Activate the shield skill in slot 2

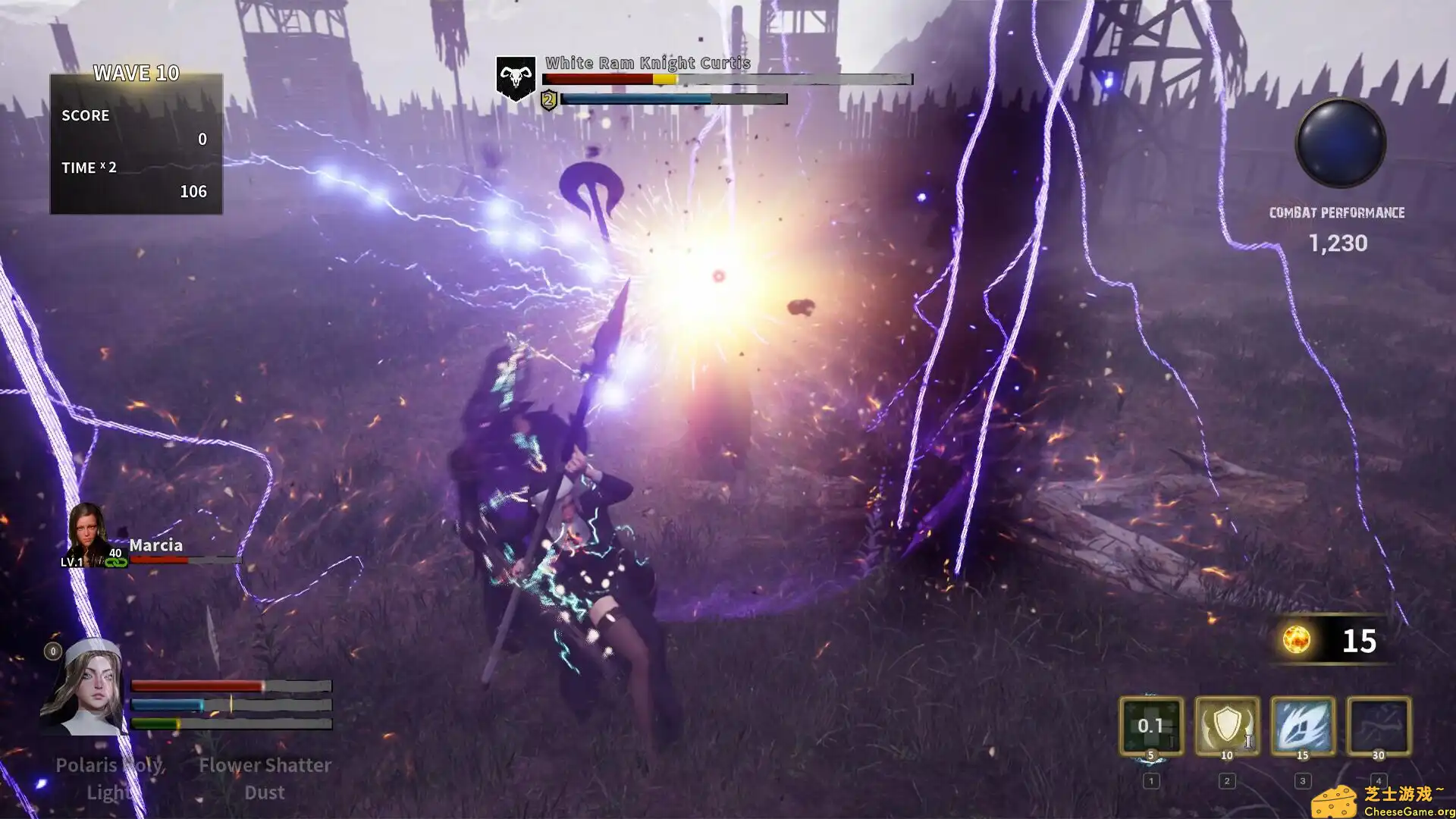click(x=1225, y=726)
